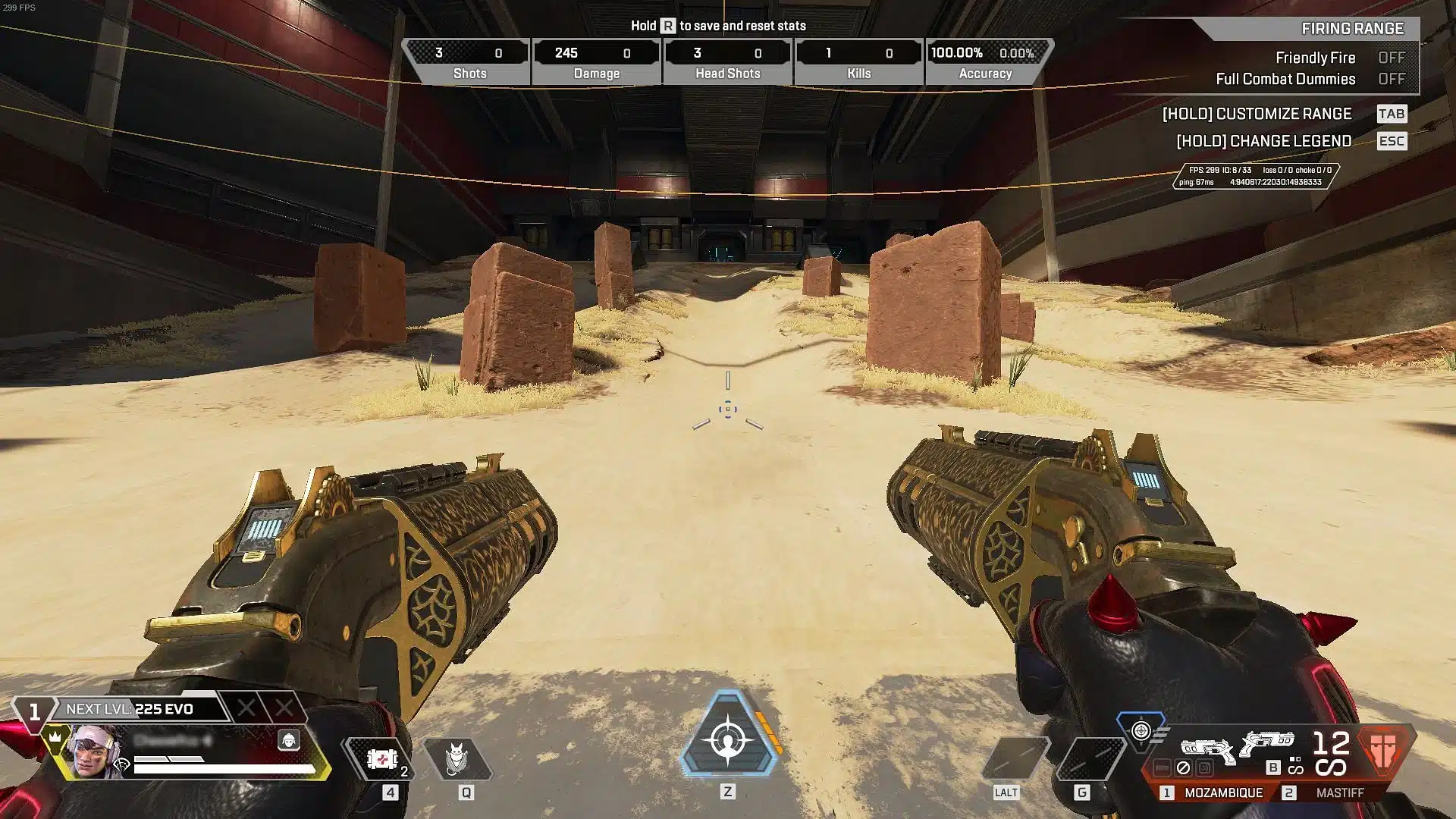
Task: Expand the Kills statistics panel
Action: coord(858,61)
